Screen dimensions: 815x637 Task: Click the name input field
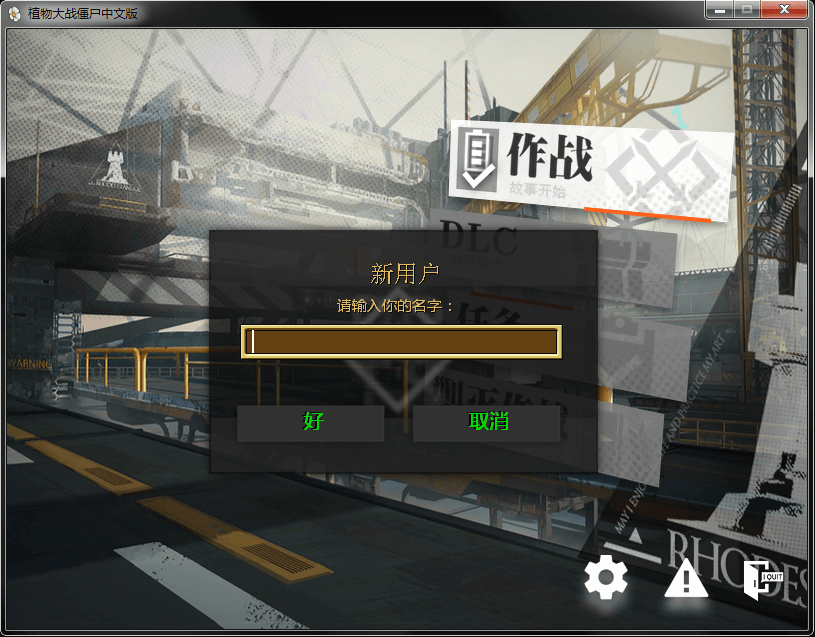click(401, 341)
